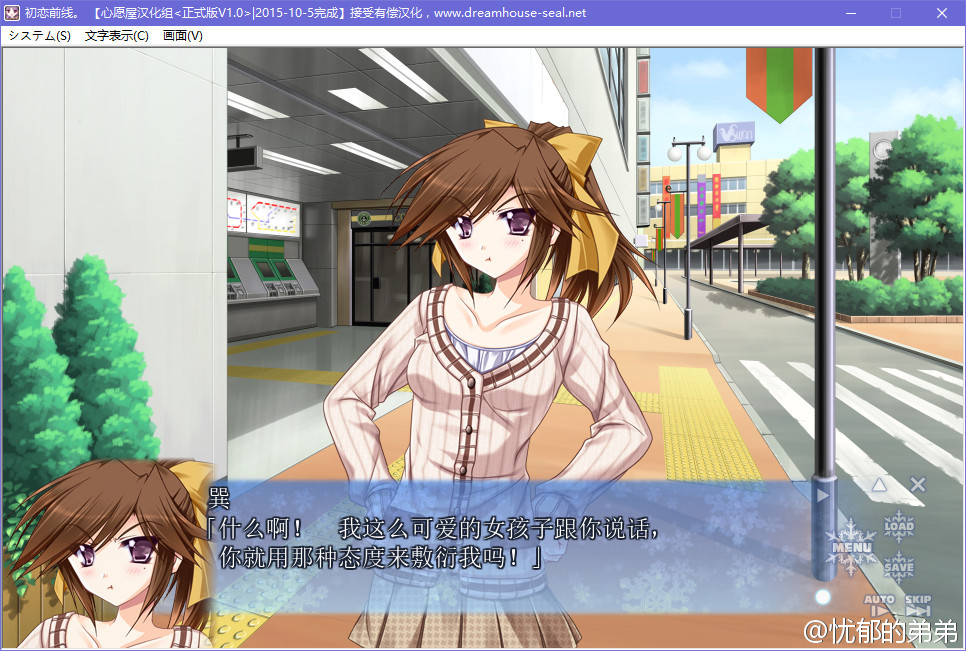The image size is (966, 651).
Task: Click the SAVE snowflake button
Action: click(899, 566)
